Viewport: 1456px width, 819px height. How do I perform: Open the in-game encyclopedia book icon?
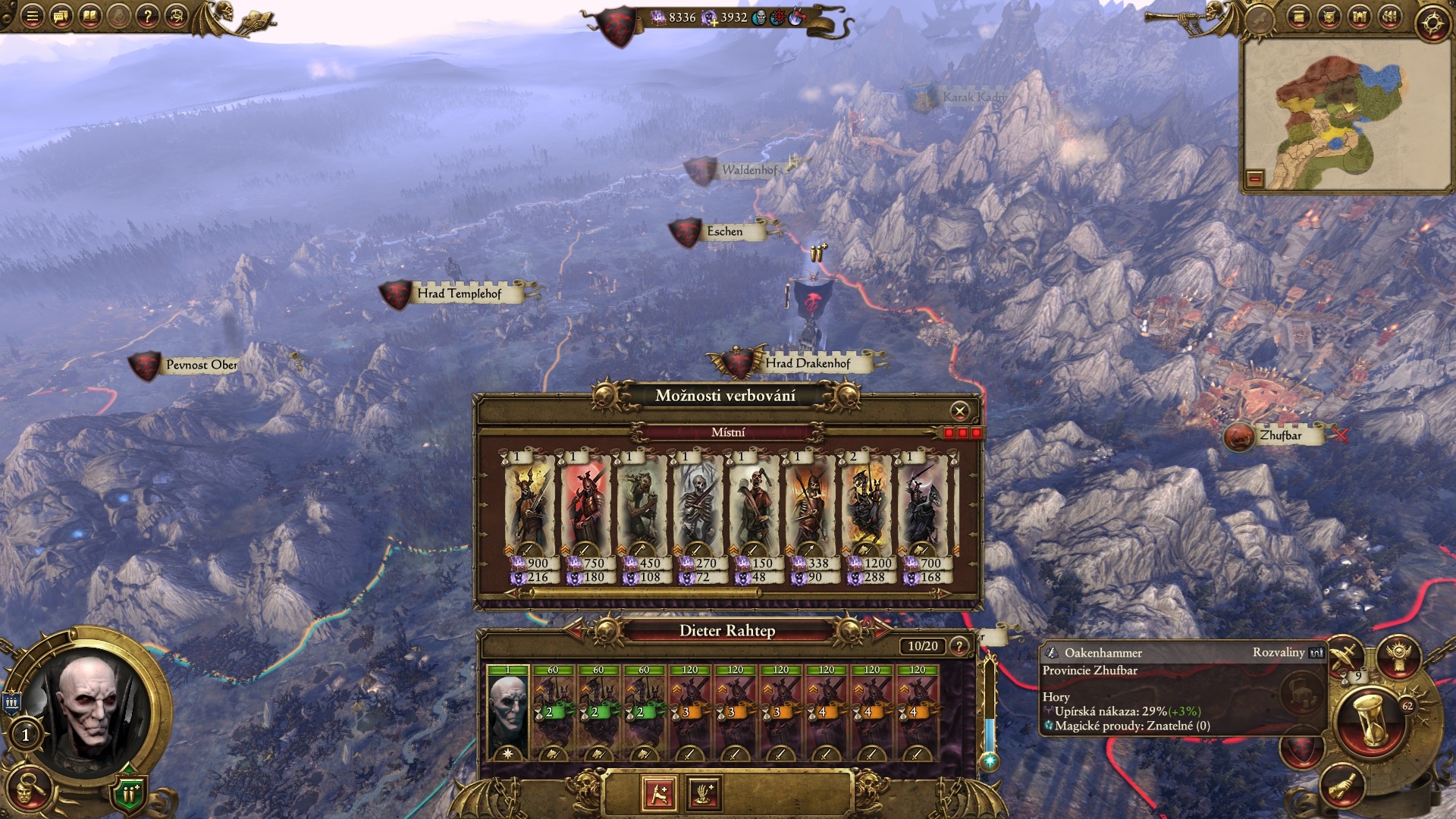[90, 15]
